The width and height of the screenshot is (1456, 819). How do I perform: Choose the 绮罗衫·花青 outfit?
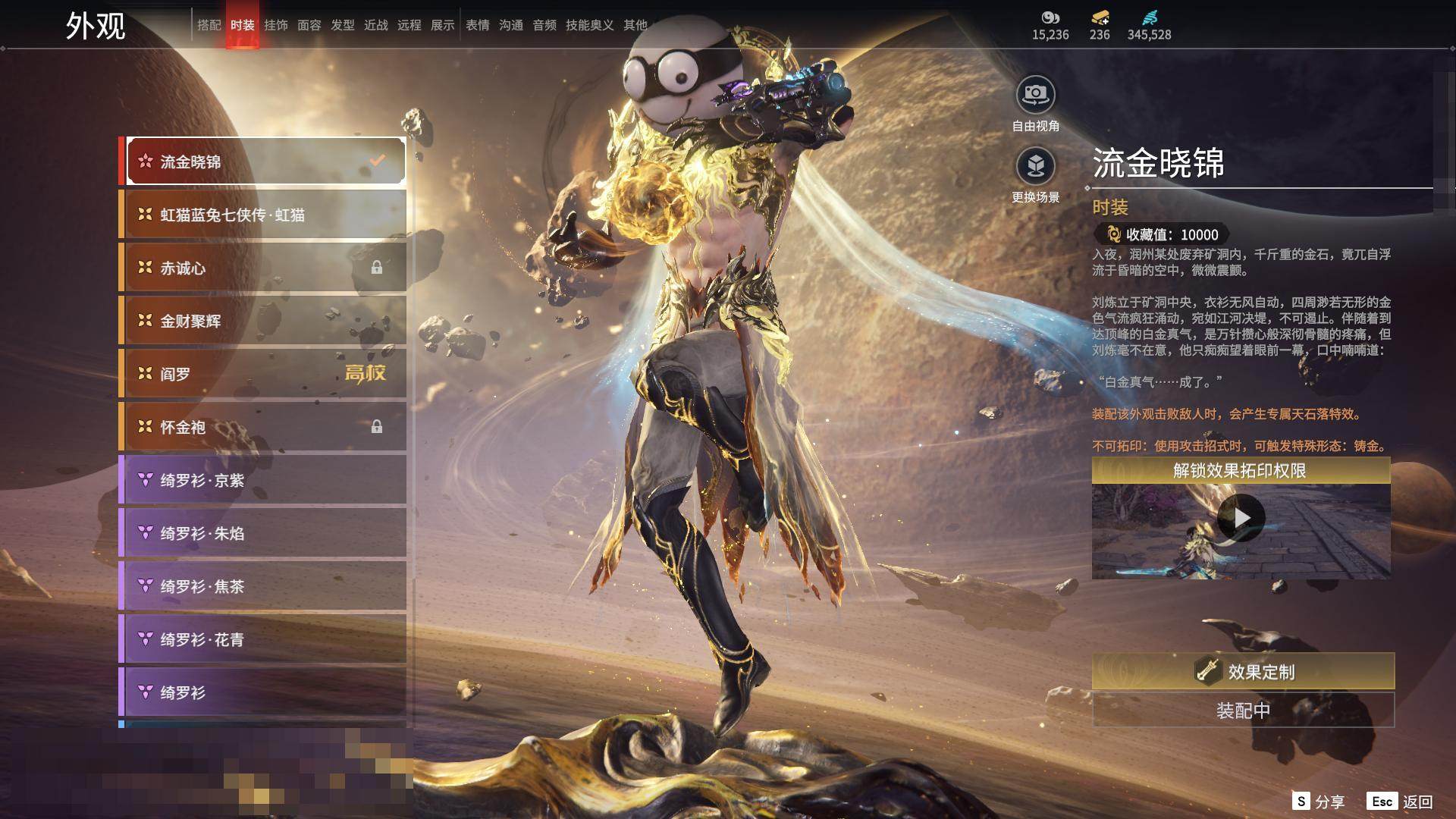265,639
